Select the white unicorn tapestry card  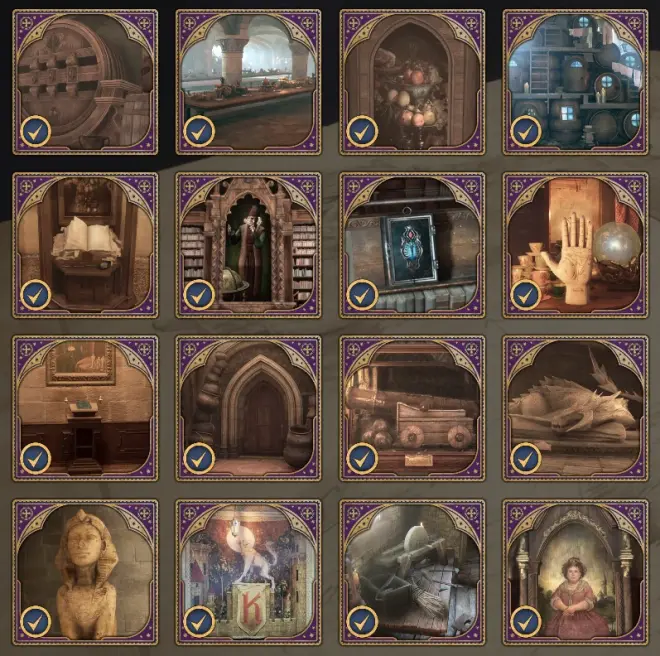pos(248,571)
